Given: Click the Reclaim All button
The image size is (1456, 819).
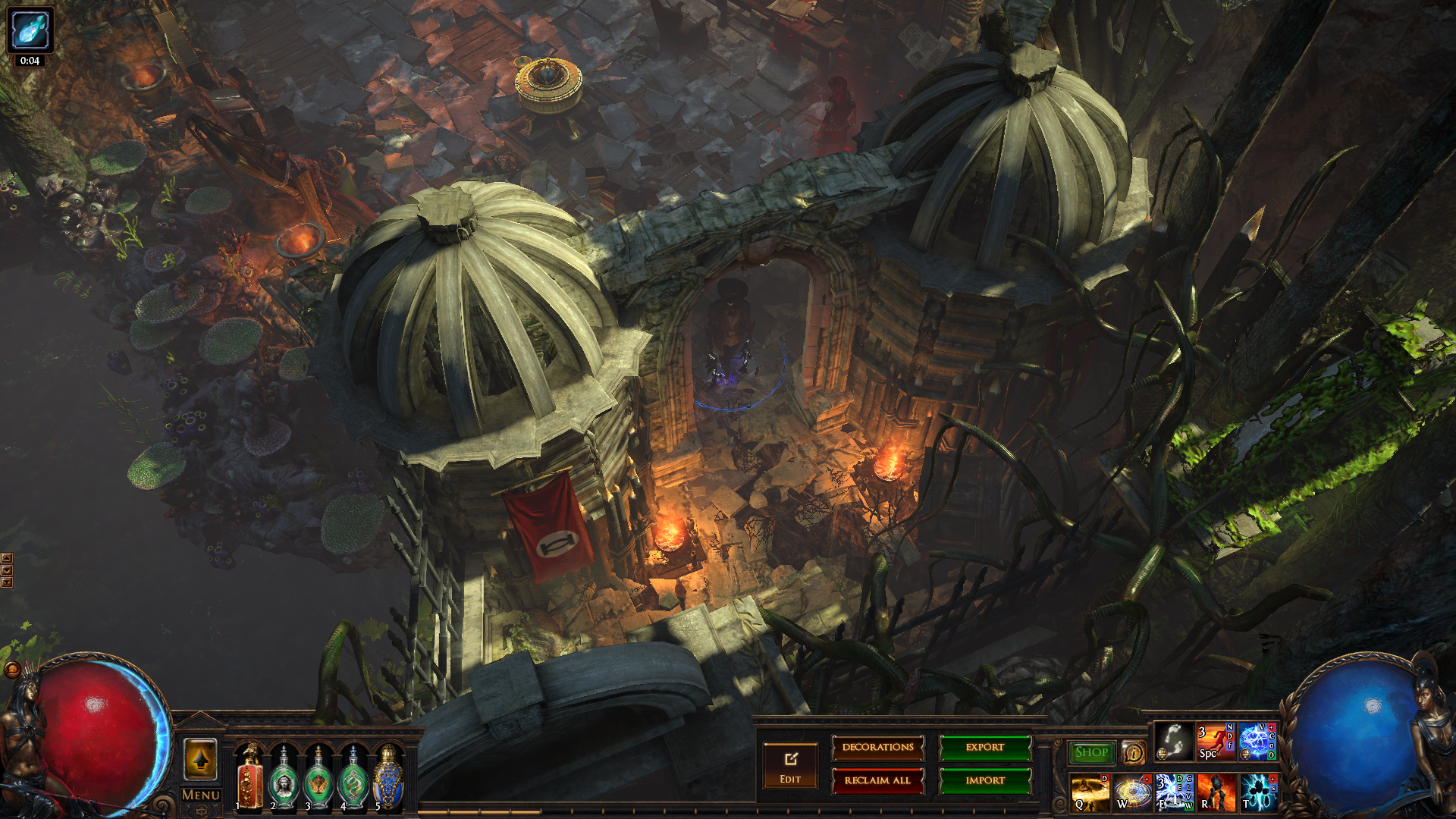Looking at the screenshot, I should (877, 780).
